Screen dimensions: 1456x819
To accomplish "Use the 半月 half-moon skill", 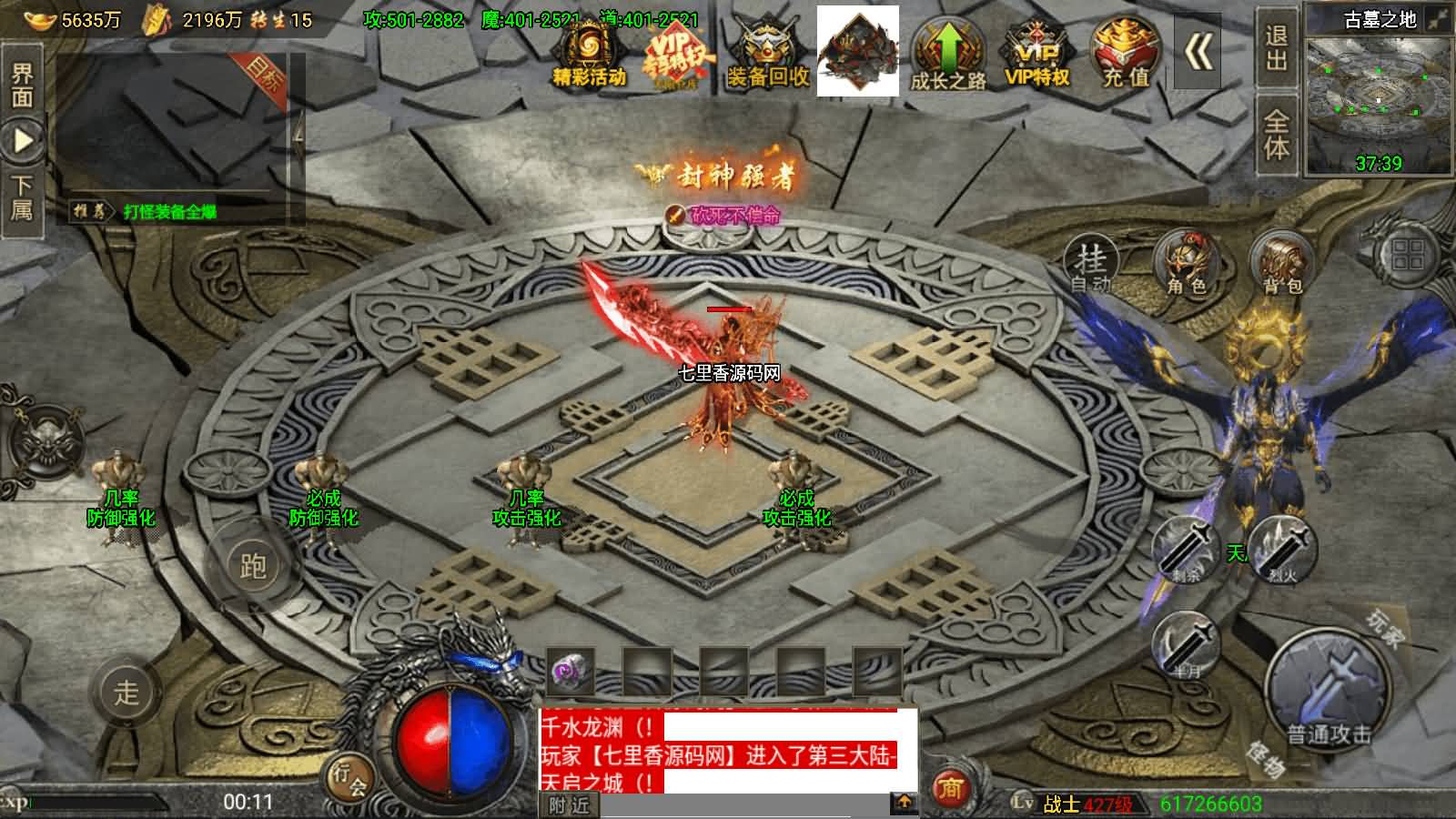I will (1187, 644).
